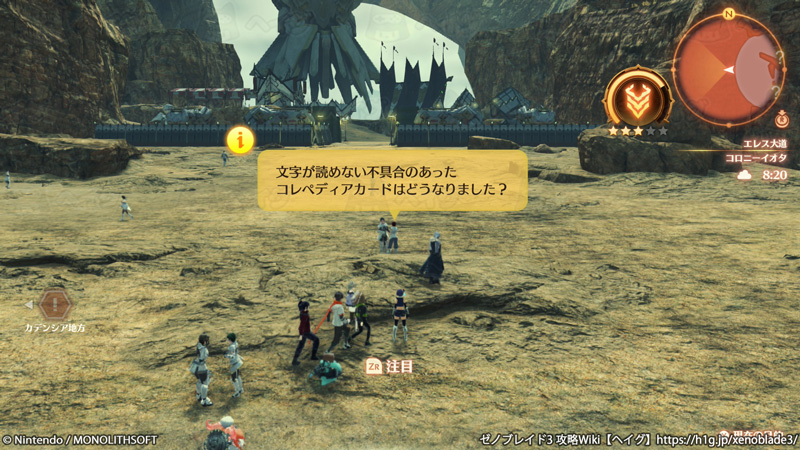Select the colony emblem with chevron badge
800x450 pixels.
[x=637, y=98]
